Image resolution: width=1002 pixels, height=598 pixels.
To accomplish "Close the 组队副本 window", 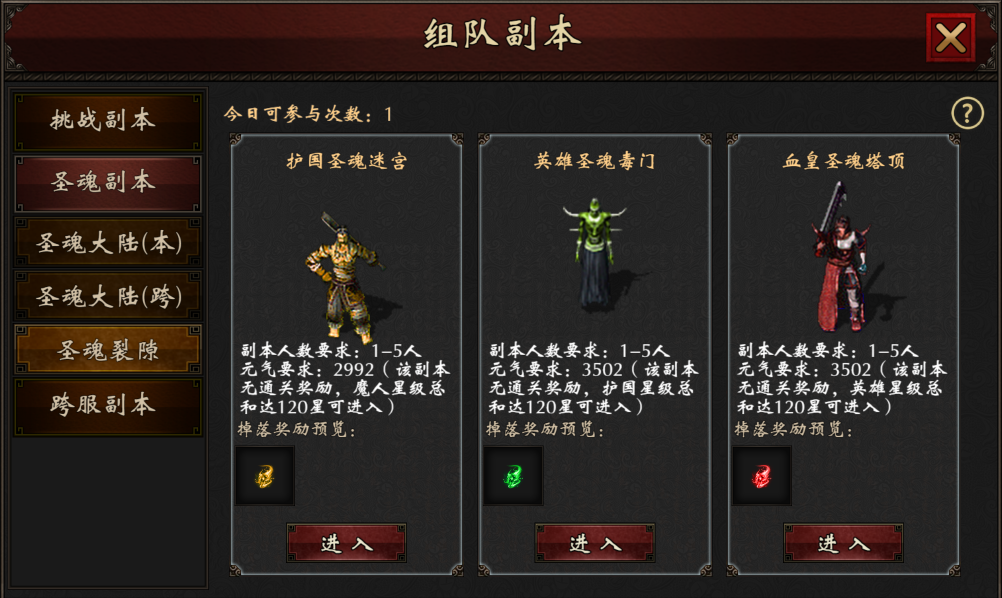I will [x=950, y=38].
